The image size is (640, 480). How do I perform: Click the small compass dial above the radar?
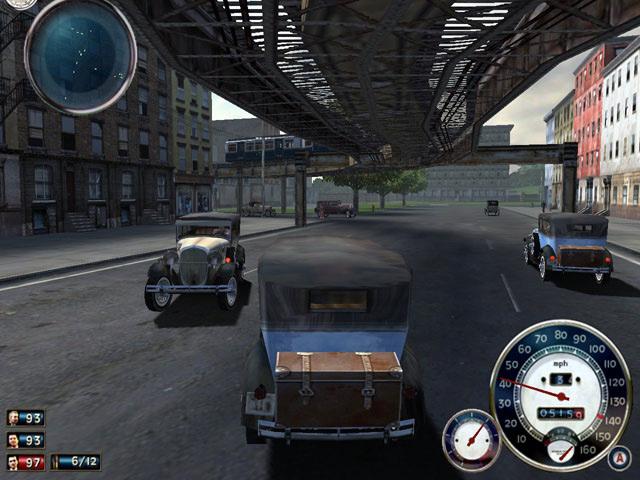20,4
